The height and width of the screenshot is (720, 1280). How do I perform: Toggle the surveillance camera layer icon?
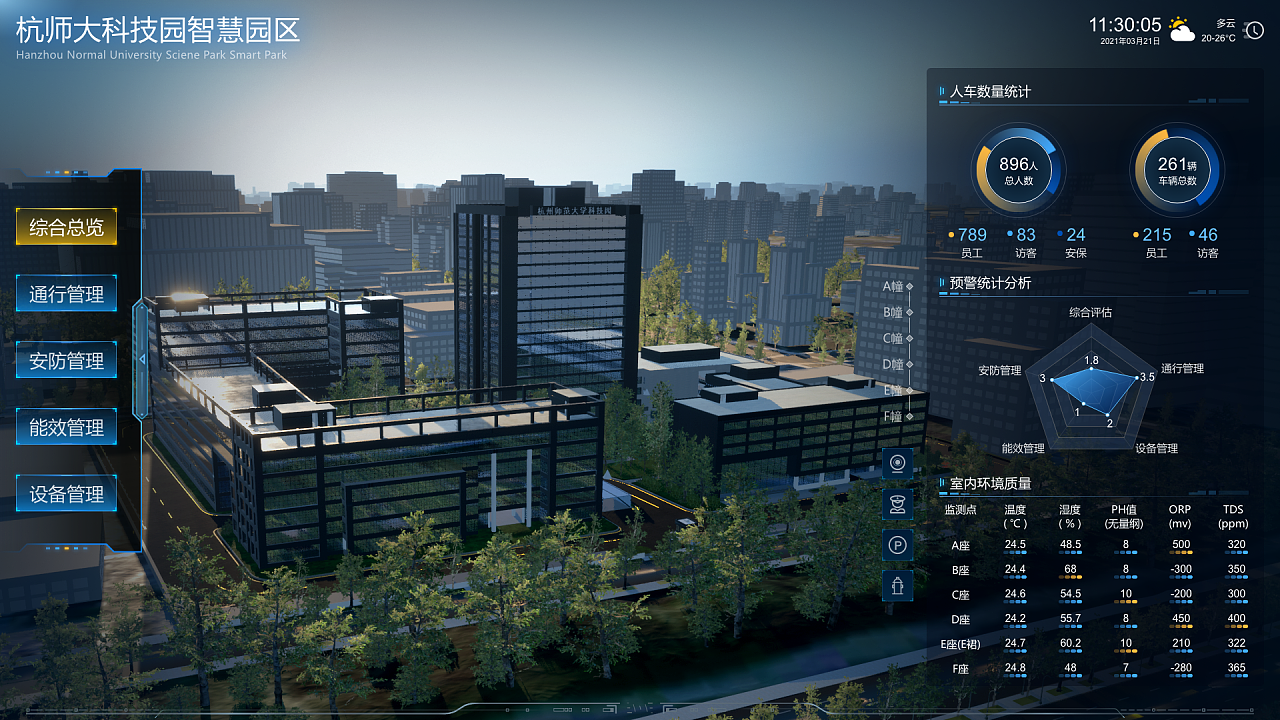[x=897, y=463]
